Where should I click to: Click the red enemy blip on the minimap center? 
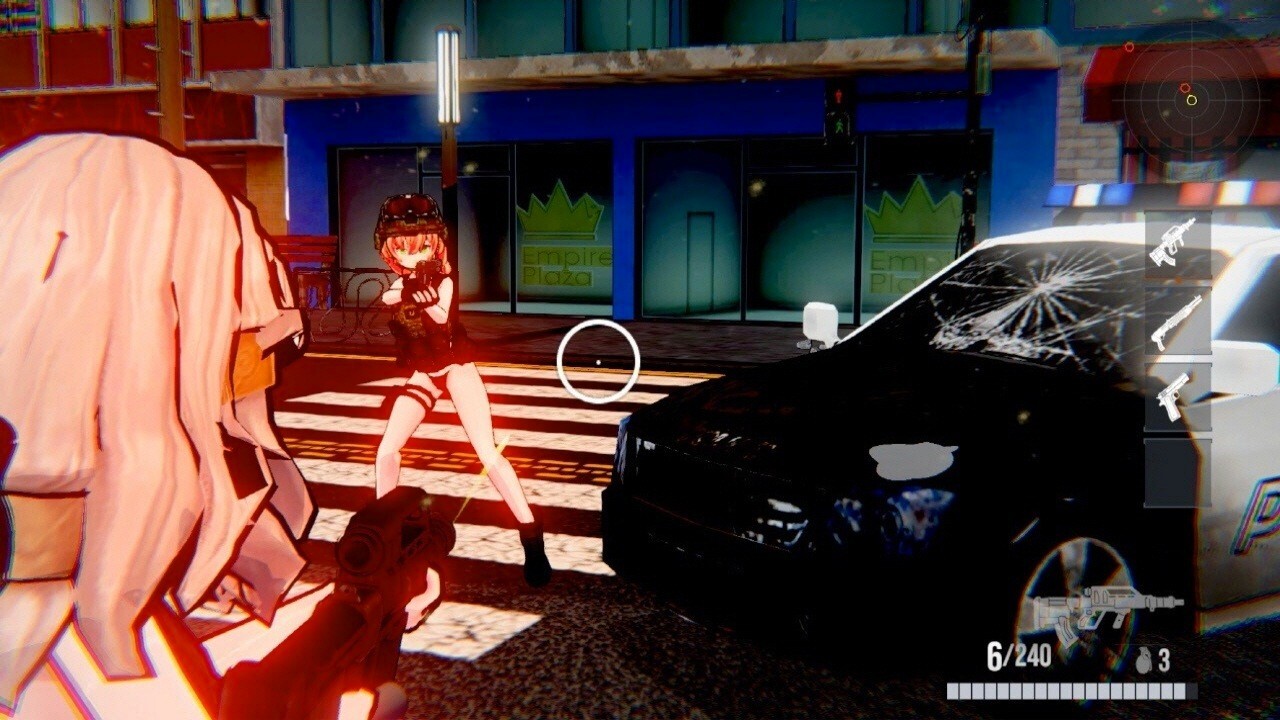coord(1185,87)
